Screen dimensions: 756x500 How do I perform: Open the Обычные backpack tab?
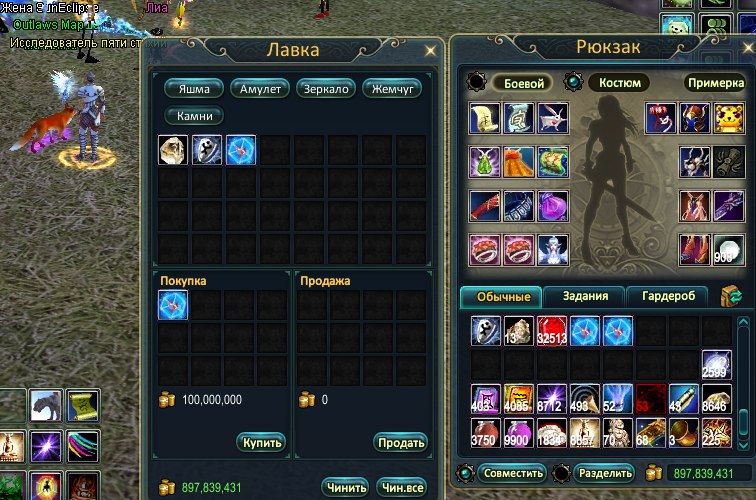(502, 296)
